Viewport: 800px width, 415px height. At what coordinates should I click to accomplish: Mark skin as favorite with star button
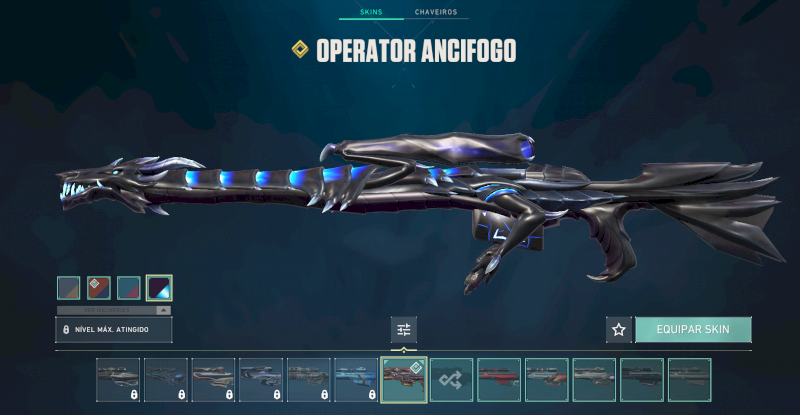point(618,329)
